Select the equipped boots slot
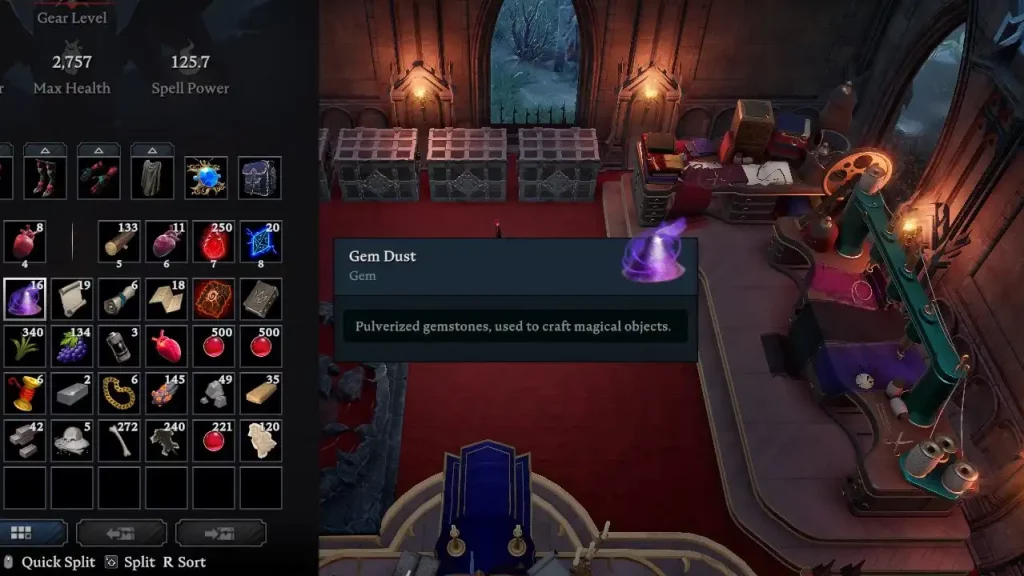The width and height of the screenshot is (1024, 576). click(x=44, y=177)
